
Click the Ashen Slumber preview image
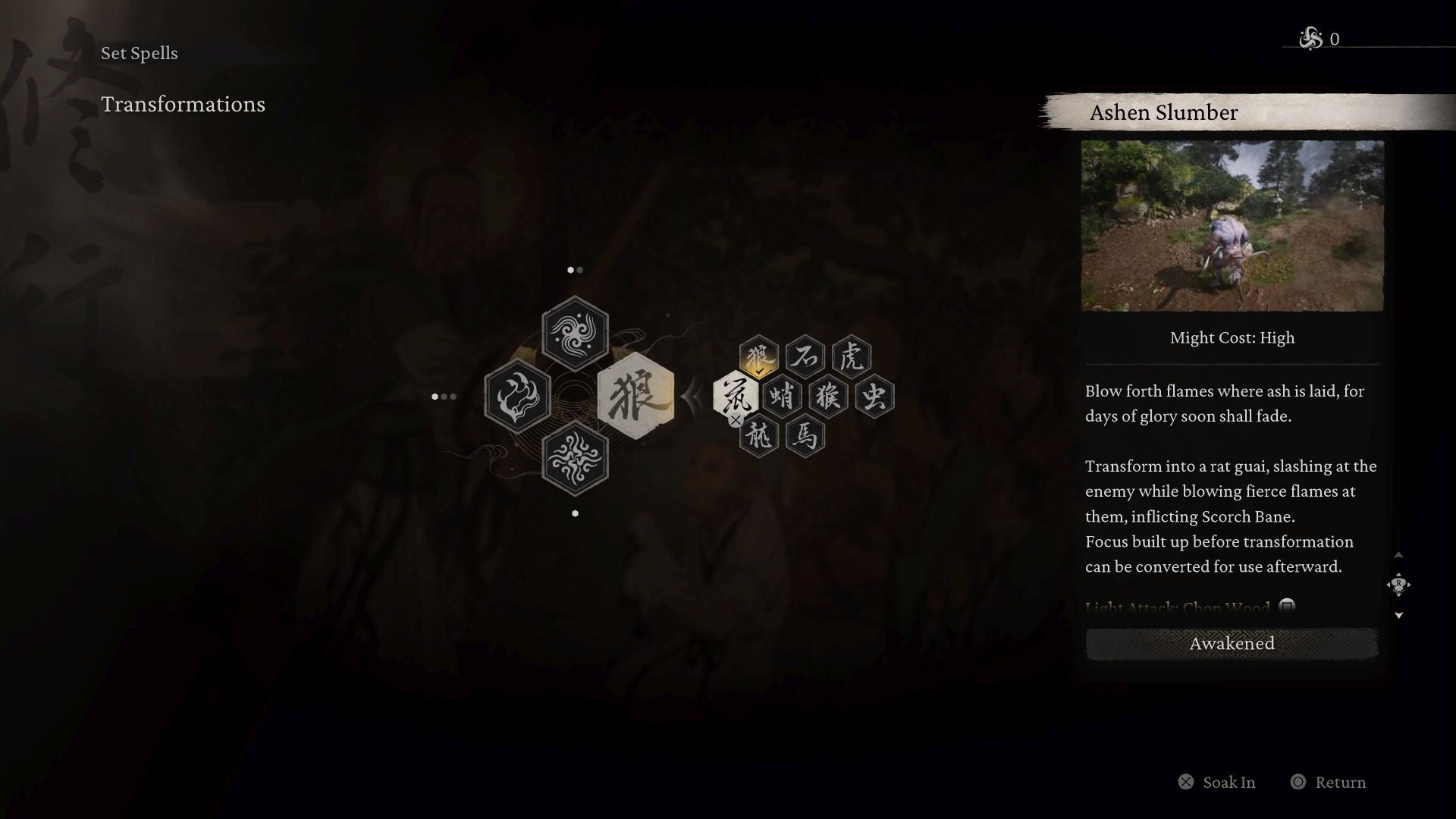coord(1232,226)
